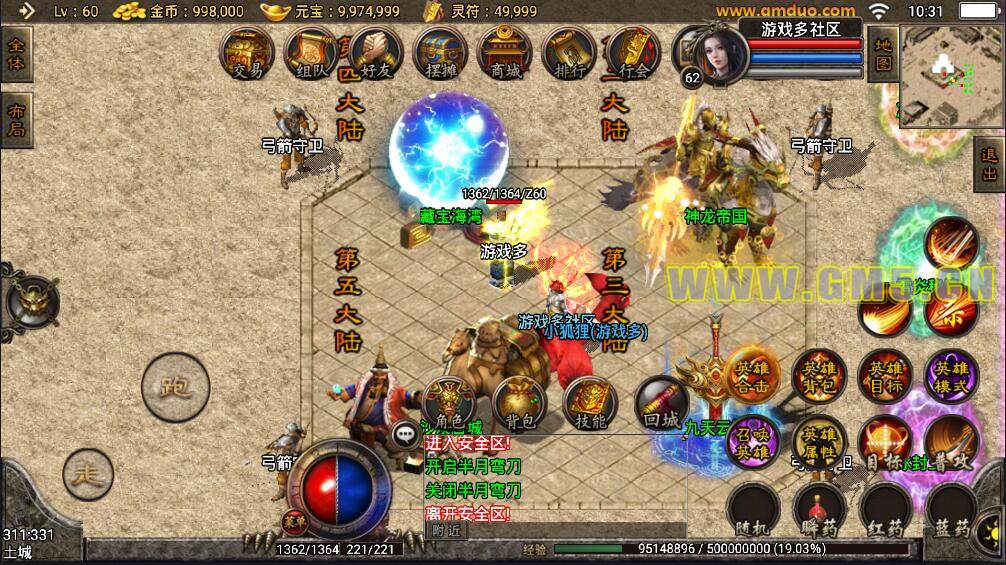Tap the 退出 exit button

(x=989, y=165)
